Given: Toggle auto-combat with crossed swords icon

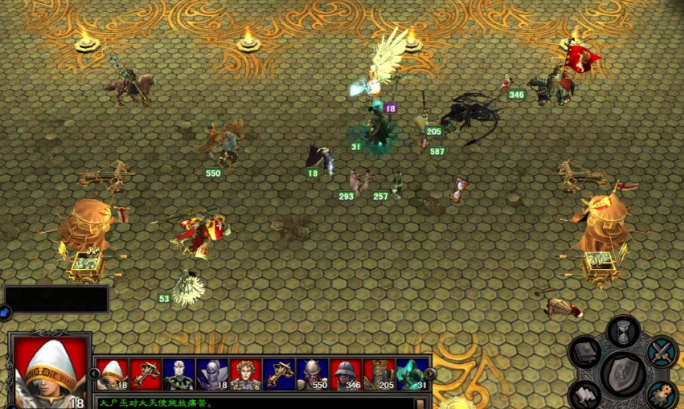Looking at the screenshot, I should (x=661, y=351).
